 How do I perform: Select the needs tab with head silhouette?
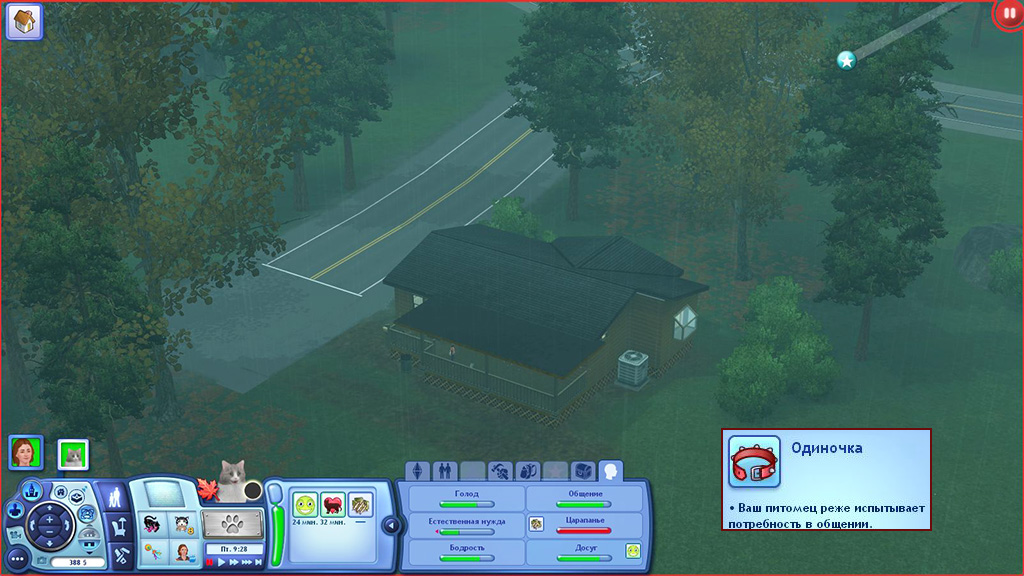pyautogui.click(x=609, y=470)
